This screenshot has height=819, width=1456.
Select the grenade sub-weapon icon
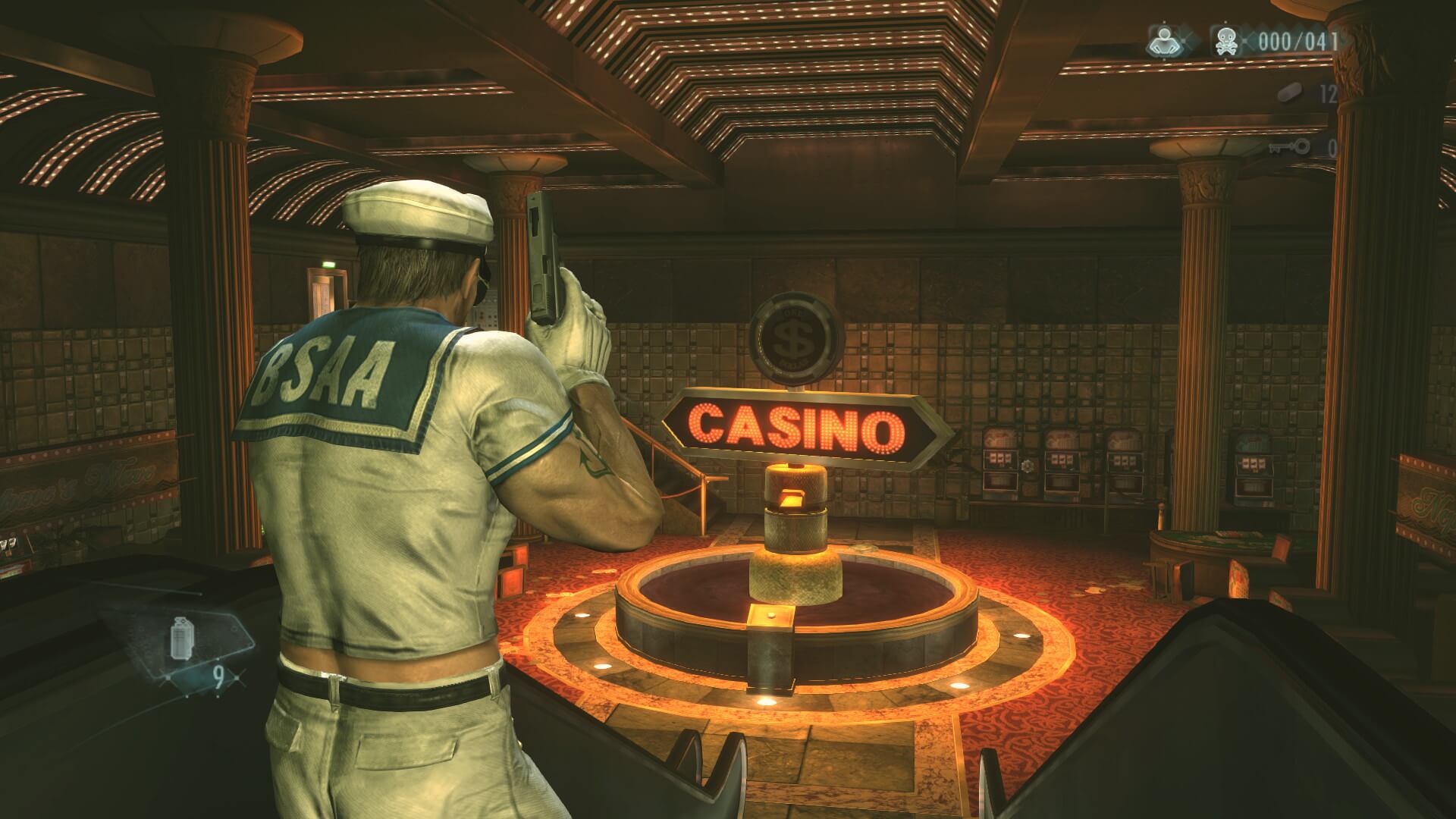coord(180,635)
